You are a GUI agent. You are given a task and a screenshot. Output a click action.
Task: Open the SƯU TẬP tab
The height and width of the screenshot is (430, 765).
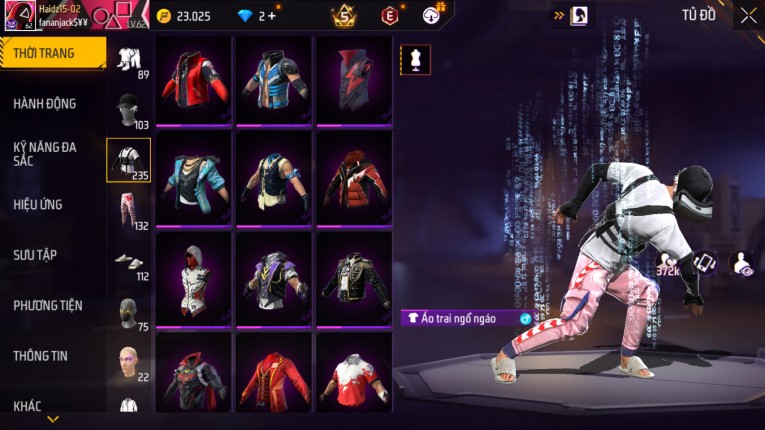(x=35, y=255)
